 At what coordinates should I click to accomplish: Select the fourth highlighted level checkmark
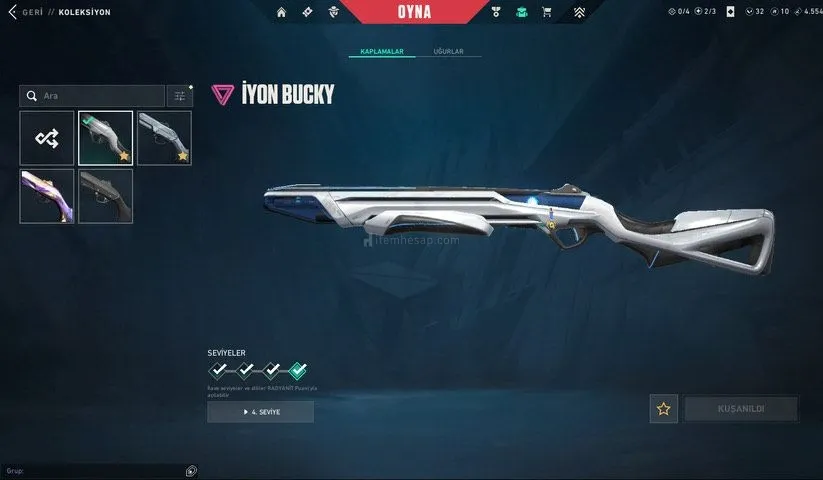[297, 372]
